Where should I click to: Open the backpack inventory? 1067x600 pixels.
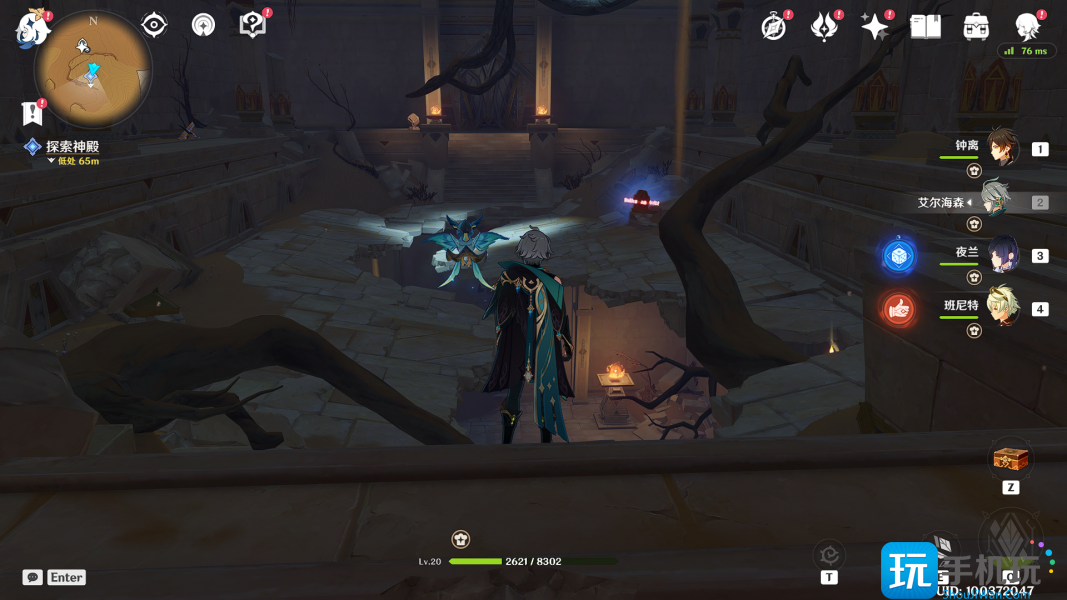point(976,27)
